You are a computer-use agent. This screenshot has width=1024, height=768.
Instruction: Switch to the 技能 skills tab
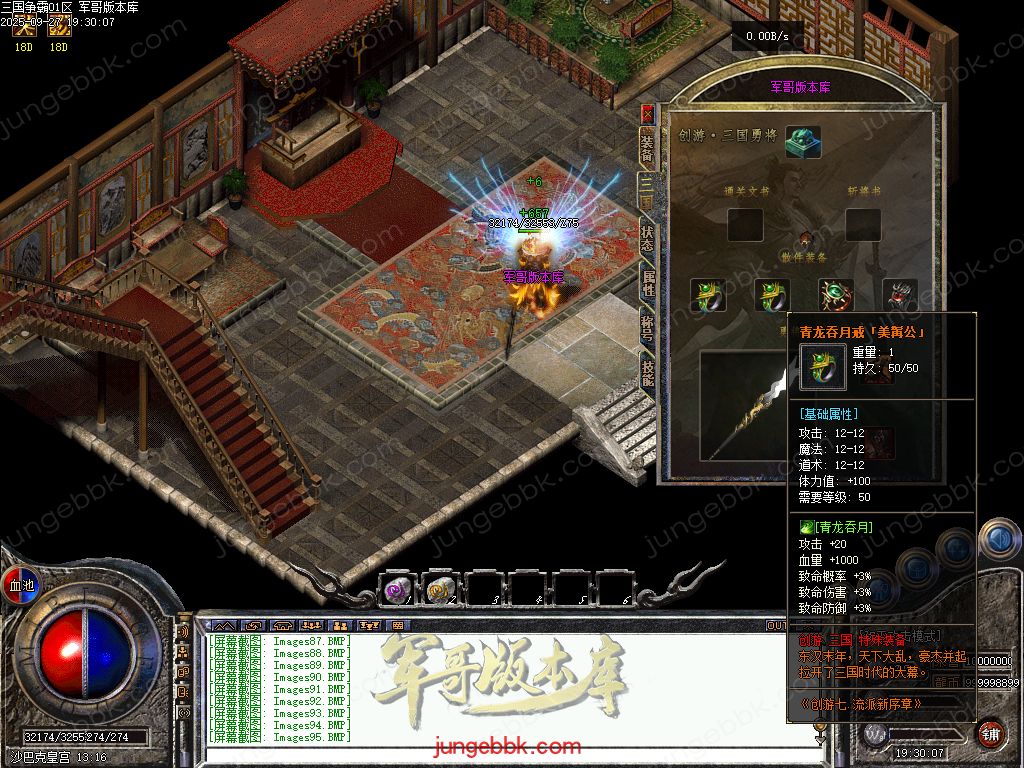tap(647, 375)
